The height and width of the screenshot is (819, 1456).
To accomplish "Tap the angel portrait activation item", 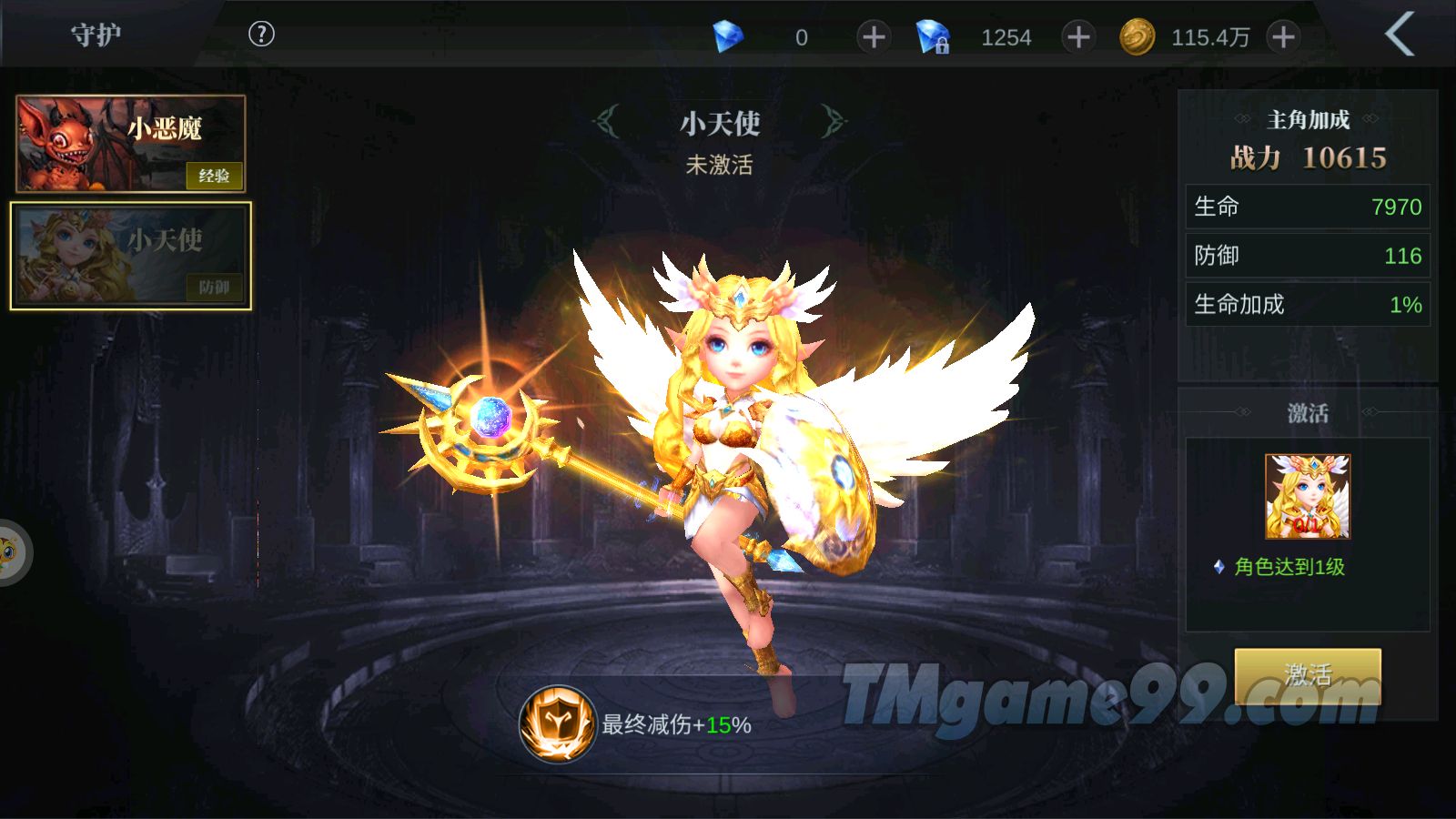I will (1308, 497).
